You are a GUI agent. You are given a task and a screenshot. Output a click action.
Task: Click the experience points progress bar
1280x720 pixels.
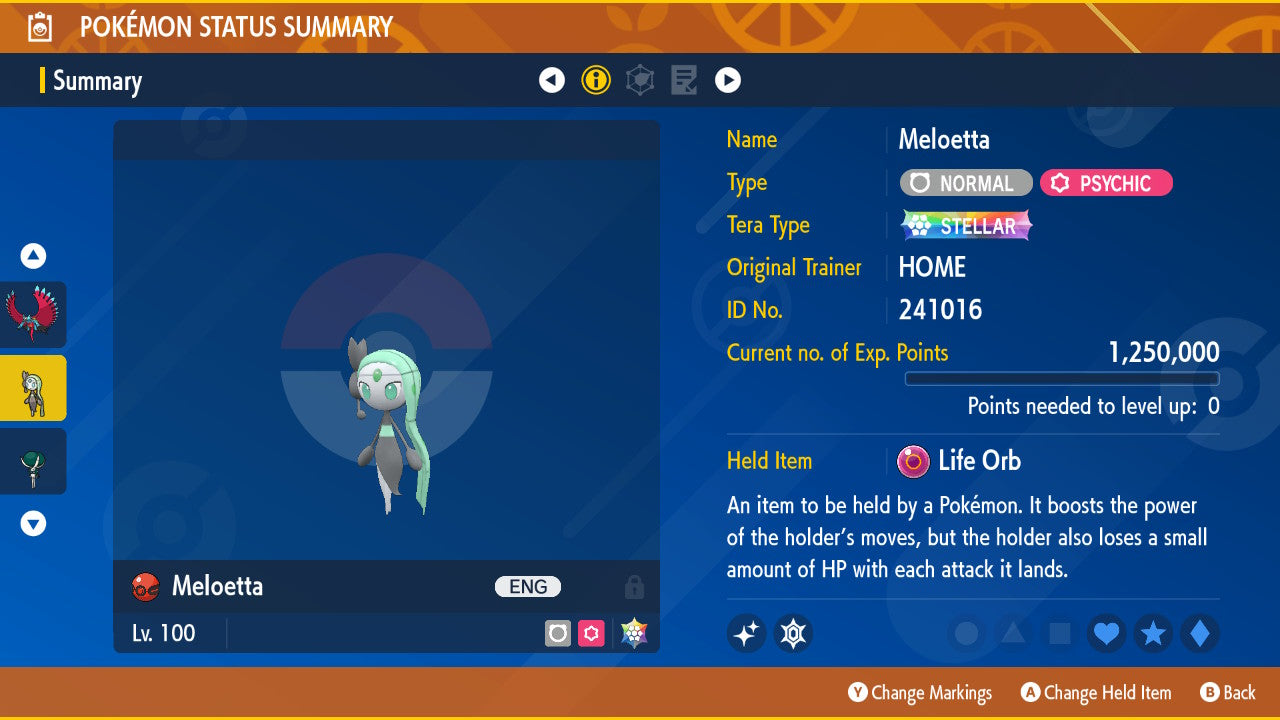[1062, 379]
